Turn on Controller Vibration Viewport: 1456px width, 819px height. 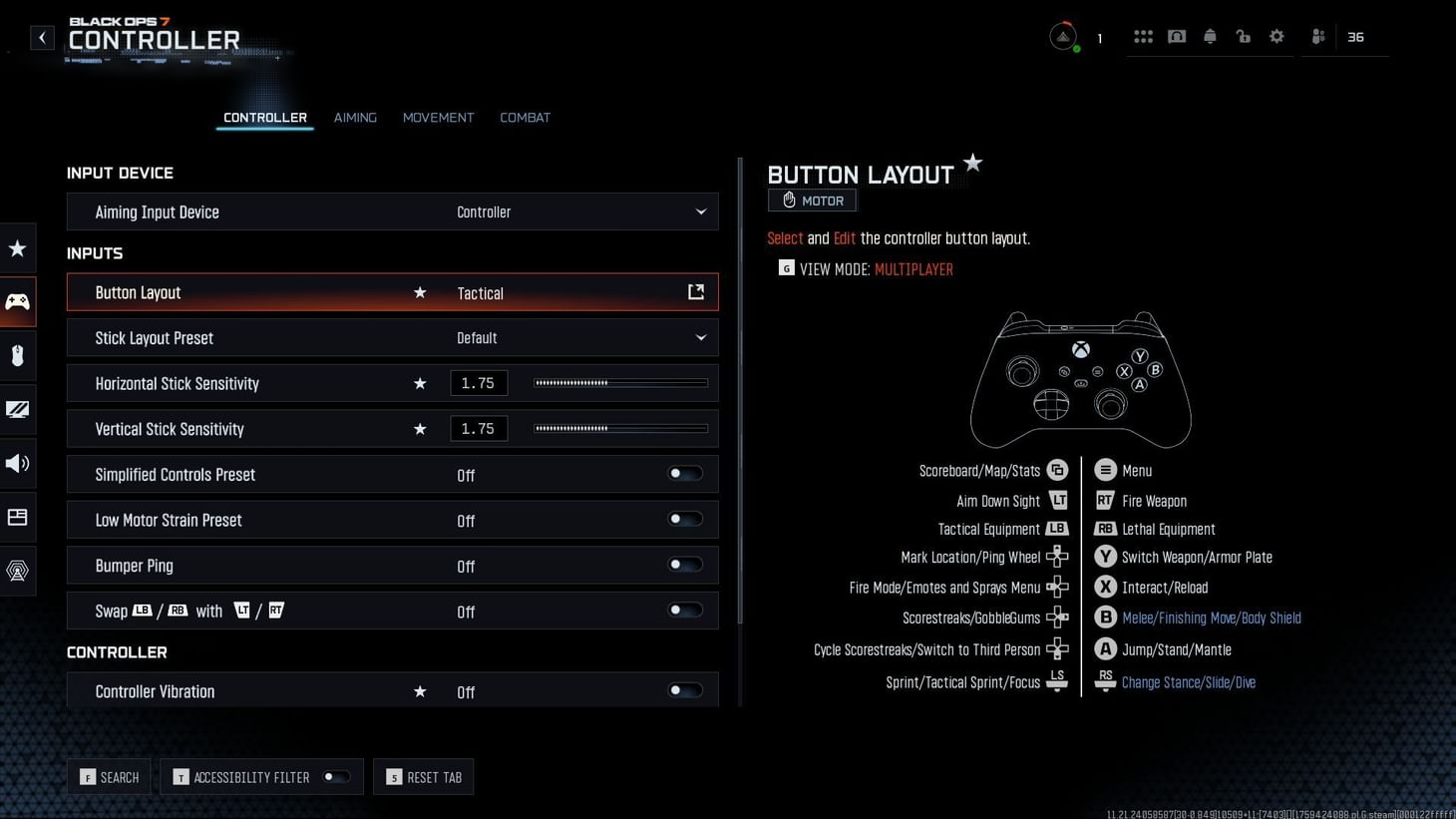[684, 690]
